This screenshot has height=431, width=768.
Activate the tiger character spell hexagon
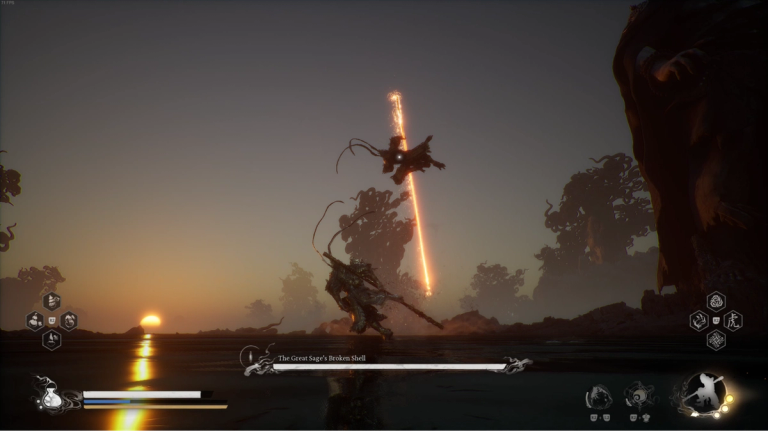point(733,321)
